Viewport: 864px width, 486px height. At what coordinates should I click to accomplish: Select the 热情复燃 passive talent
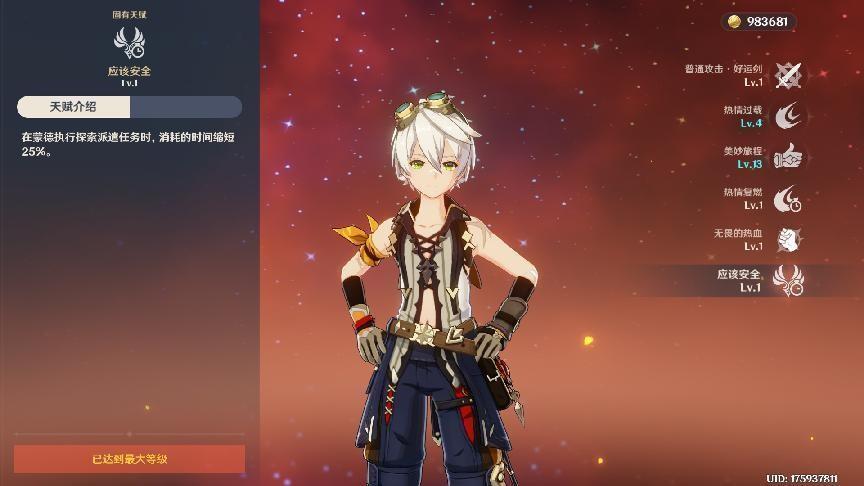(789, 198)
